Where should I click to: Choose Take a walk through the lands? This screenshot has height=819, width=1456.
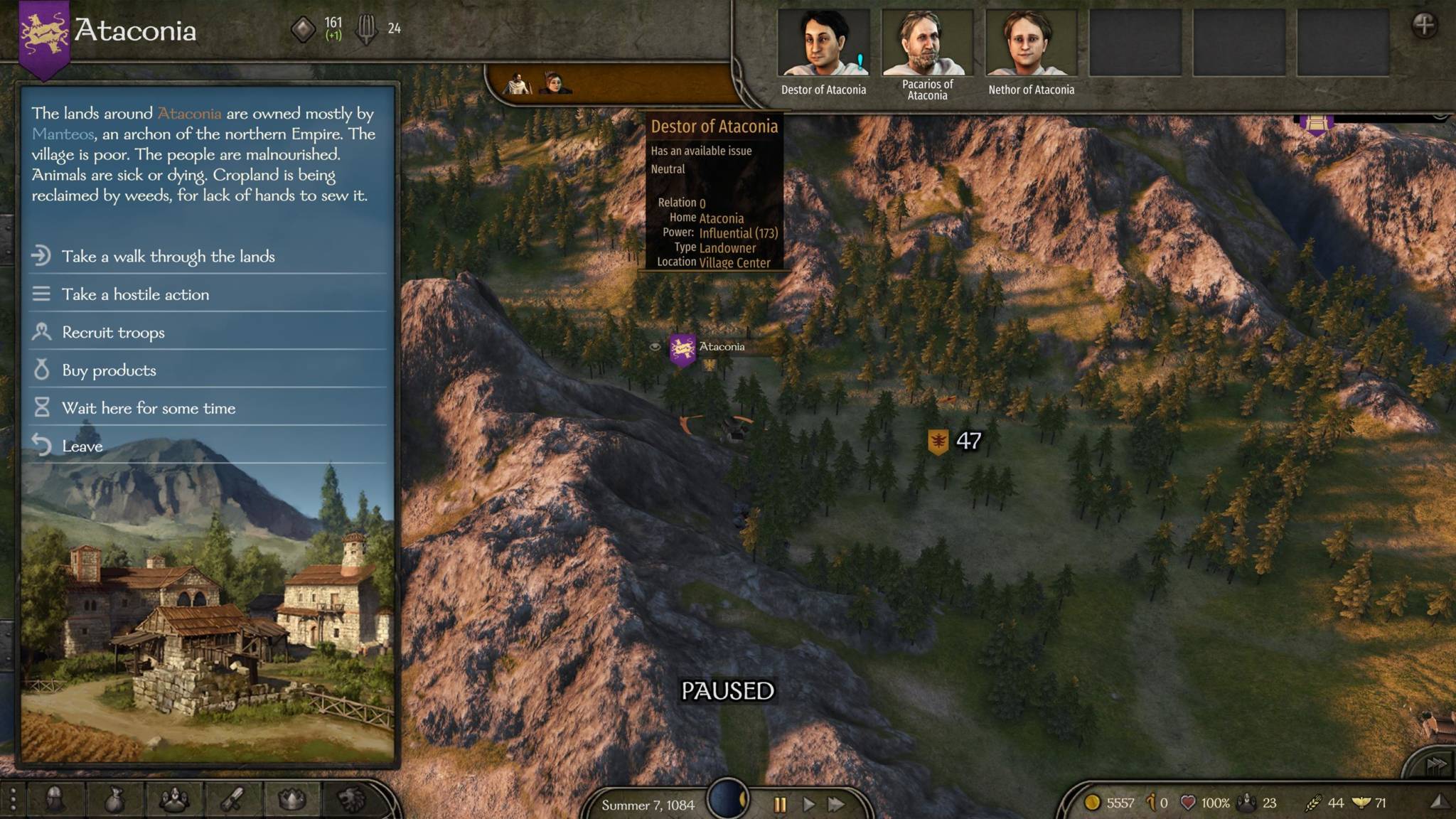168,256
